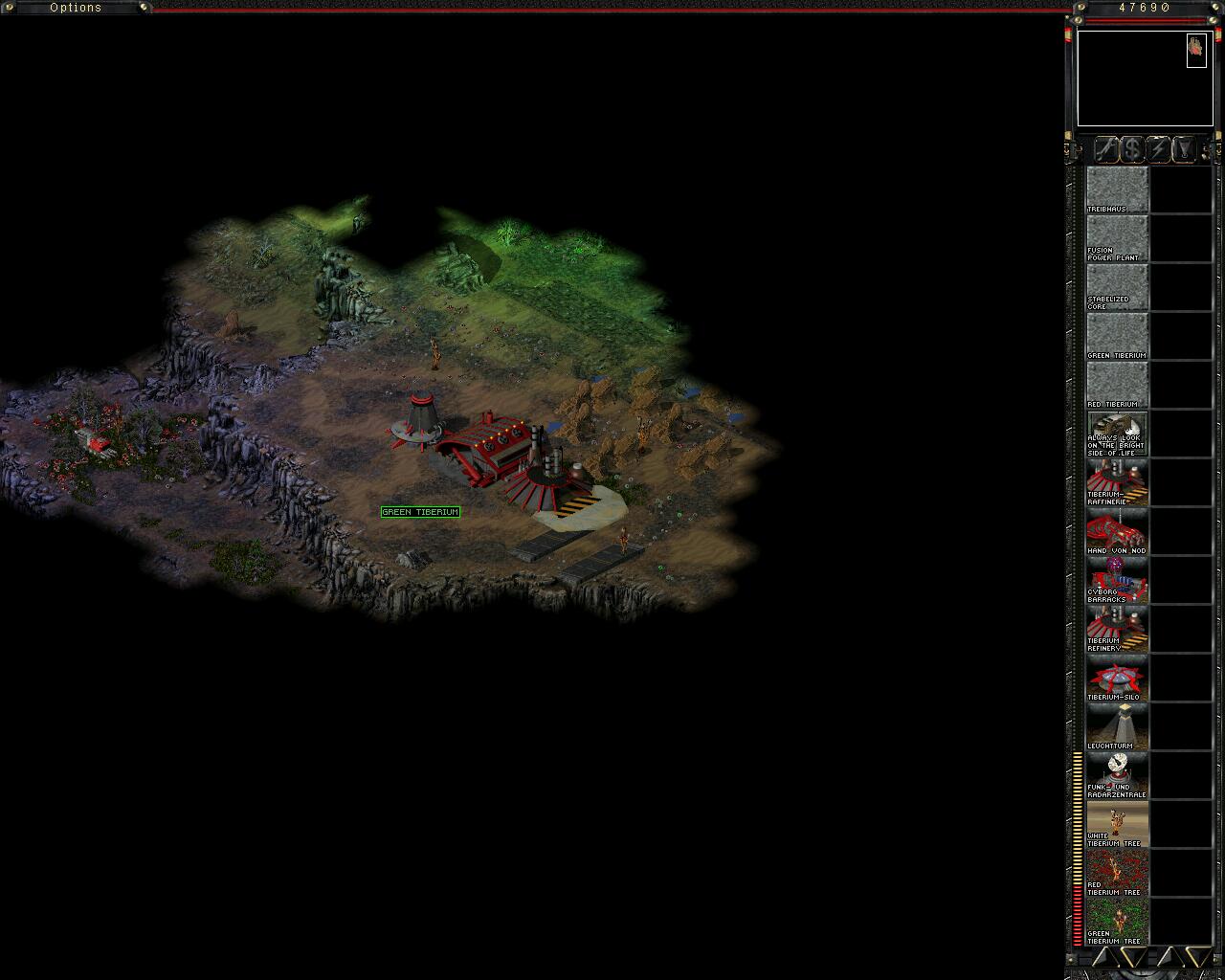The width and height of the screenshot is (1225, 980).
Task: Build the Funk- und Radarzentrale
Action: [x=1117, y=775]
